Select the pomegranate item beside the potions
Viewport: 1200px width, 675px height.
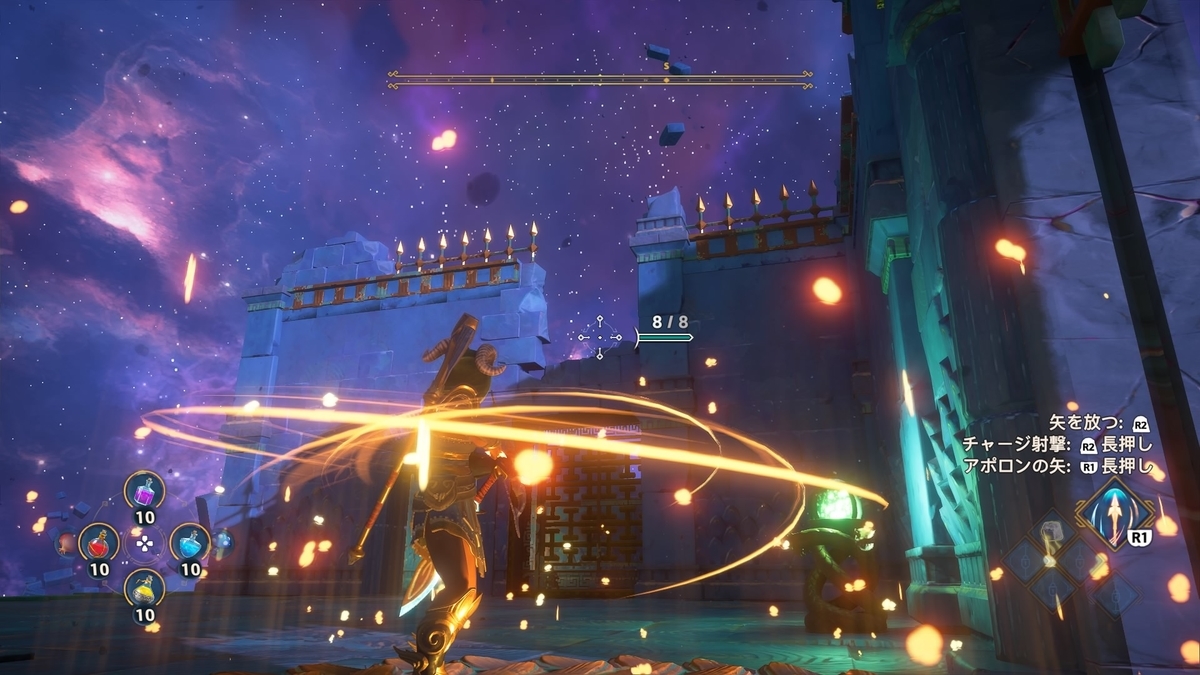(66, 544)
